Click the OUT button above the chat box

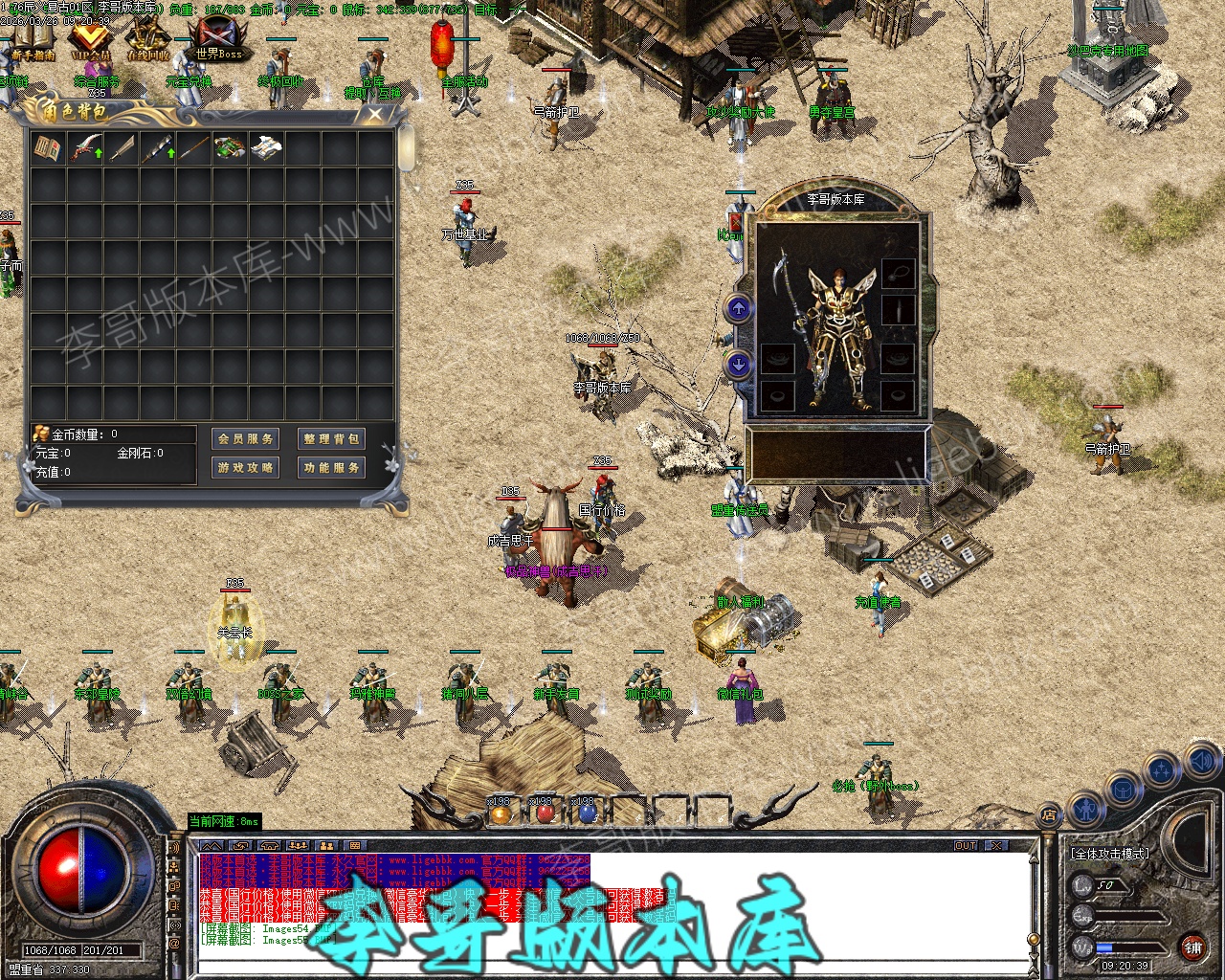point(966,845)
